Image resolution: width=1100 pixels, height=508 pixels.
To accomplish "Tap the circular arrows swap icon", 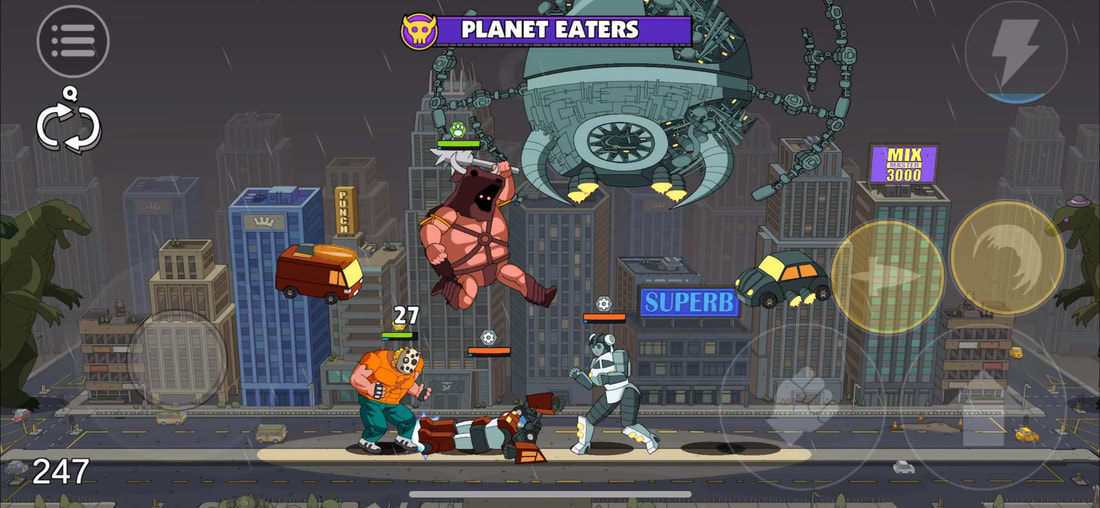I will (x=68, y=126).
